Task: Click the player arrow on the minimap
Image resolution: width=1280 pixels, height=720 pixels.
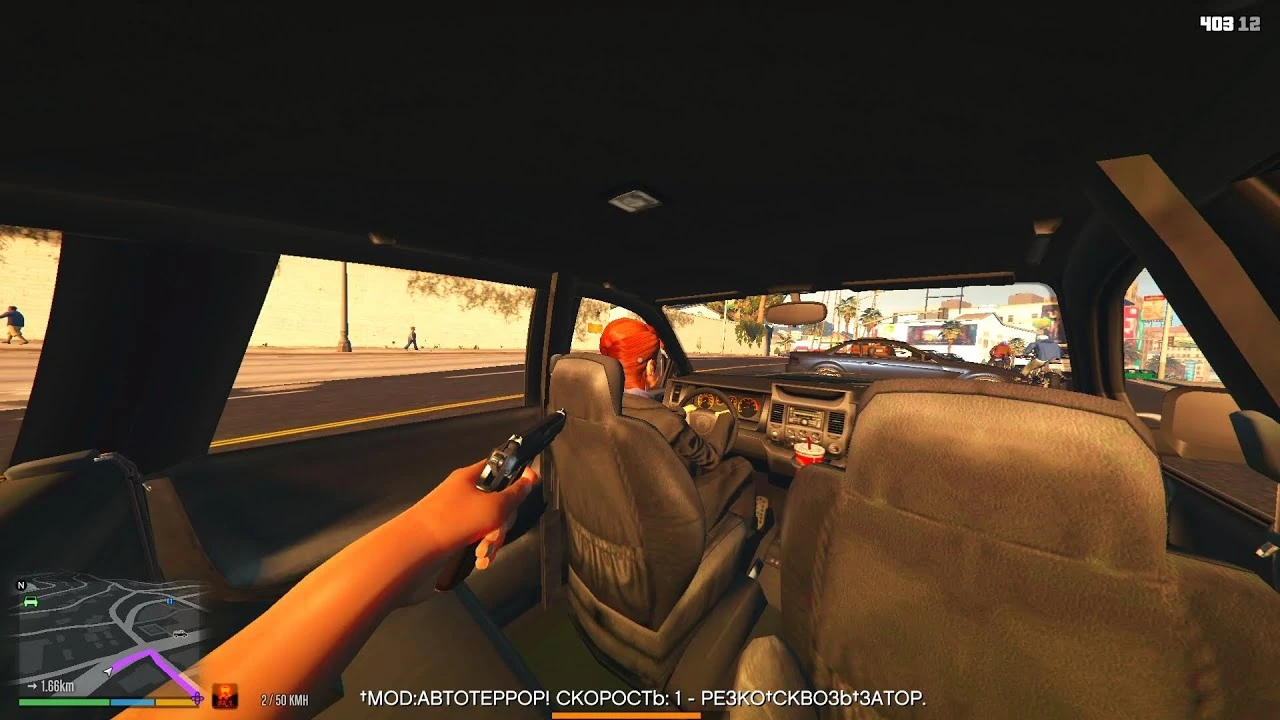Action: pos(108,672)
